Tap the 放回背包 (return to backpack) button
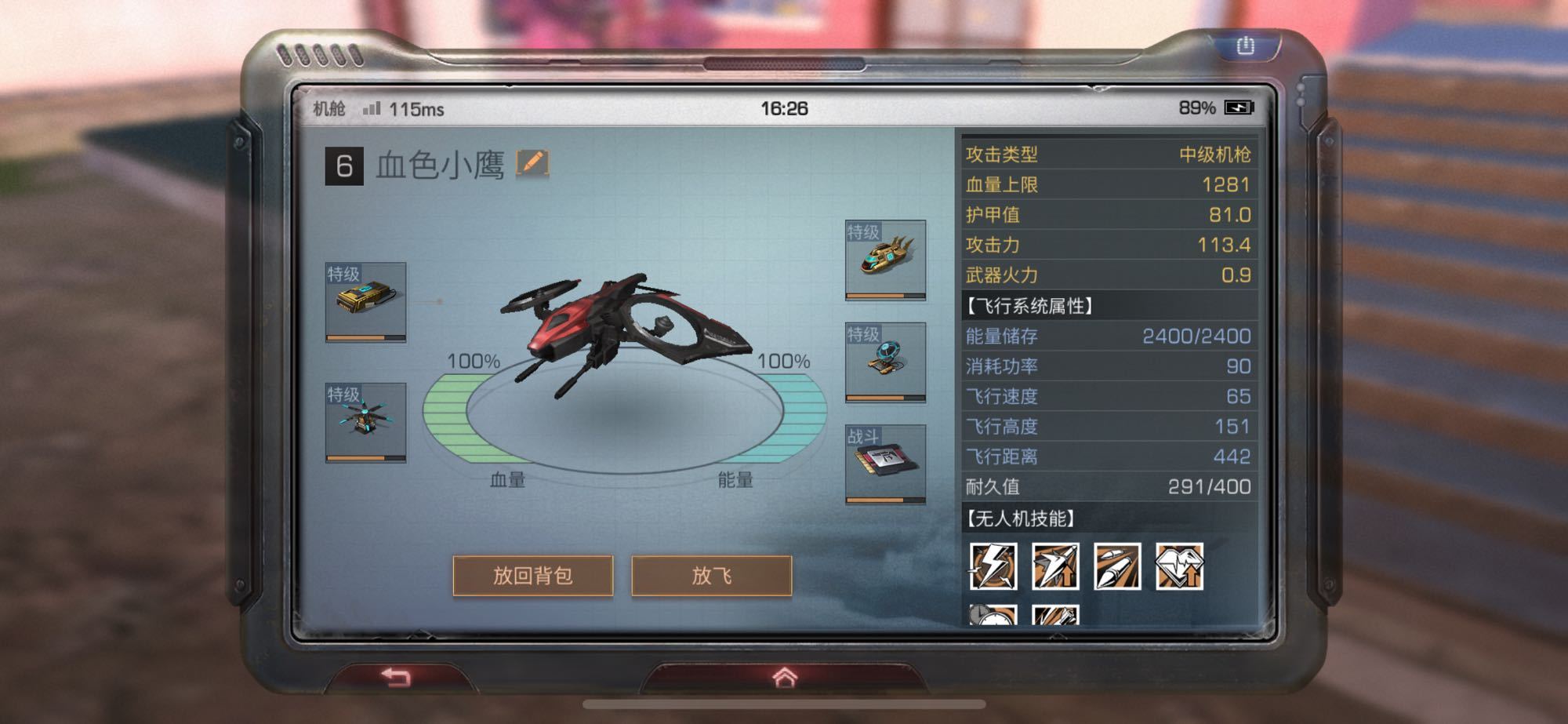 (532, 576)
